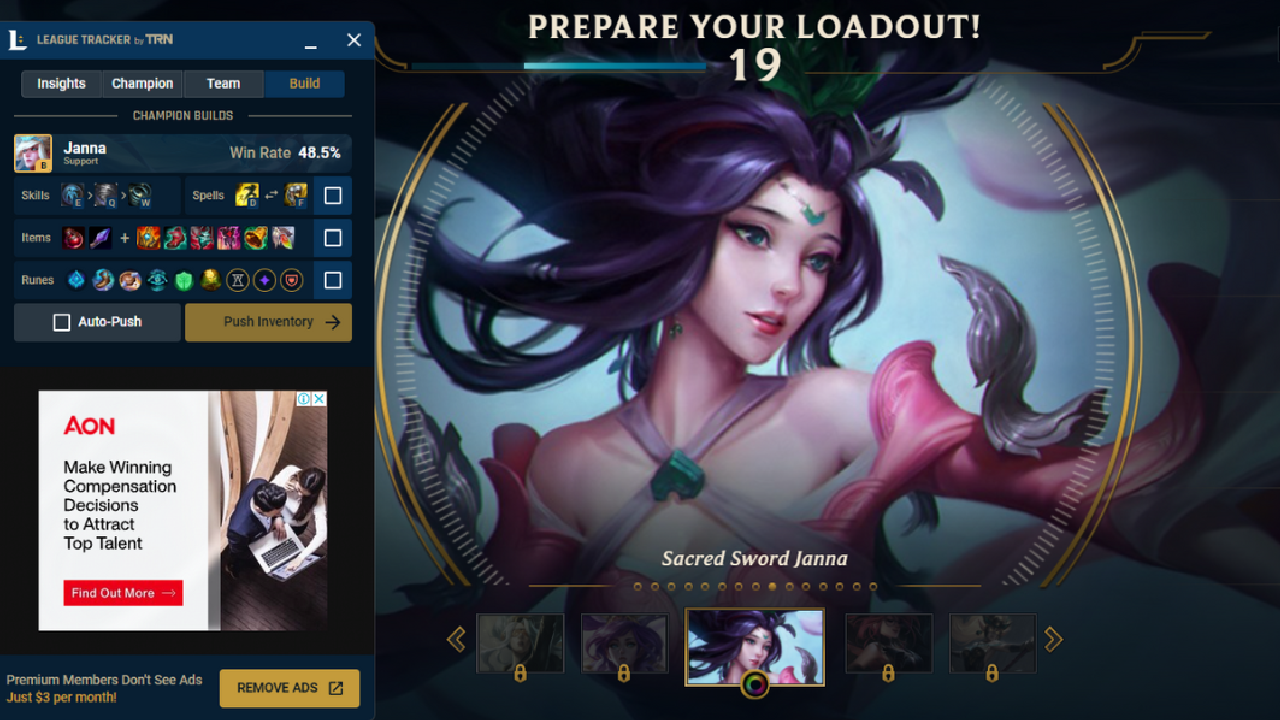Open the Champion tab
The image size is (1280, 720).
(x=142, y=83)
